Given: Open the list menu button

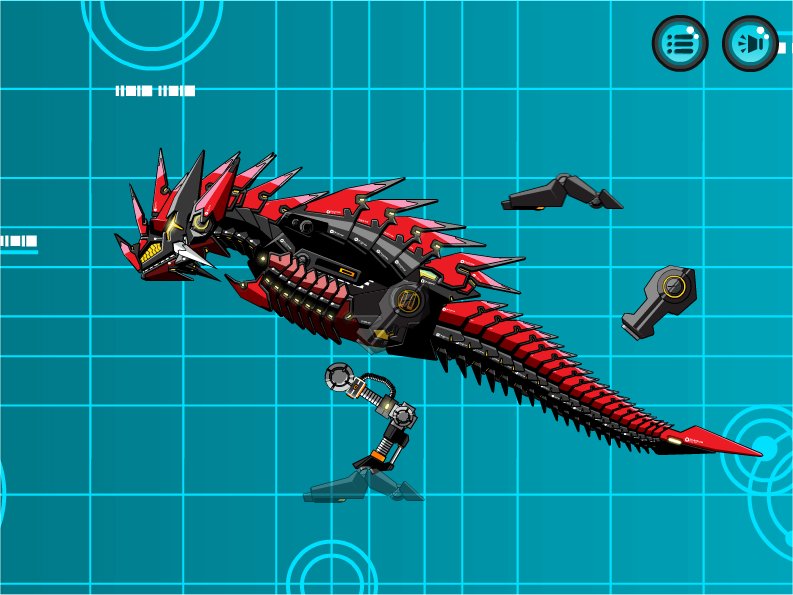Looking at the screenshot, I should pos(680,44).
